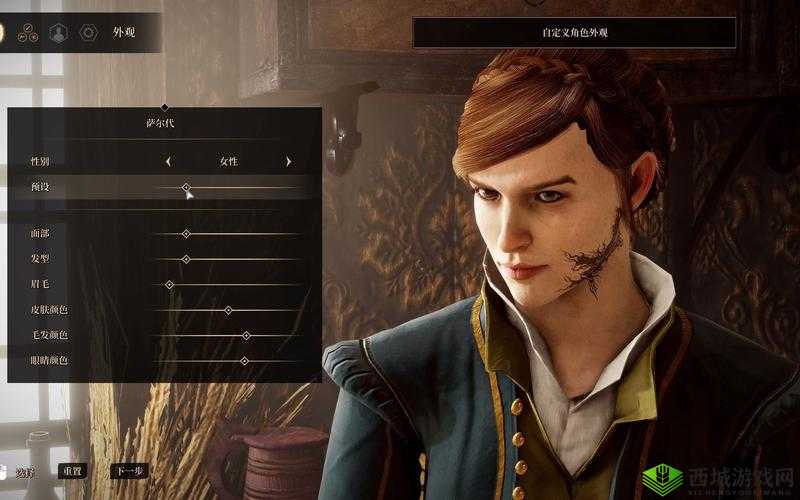
Task: Click the 面部 face slider handle
Action: 186,233
